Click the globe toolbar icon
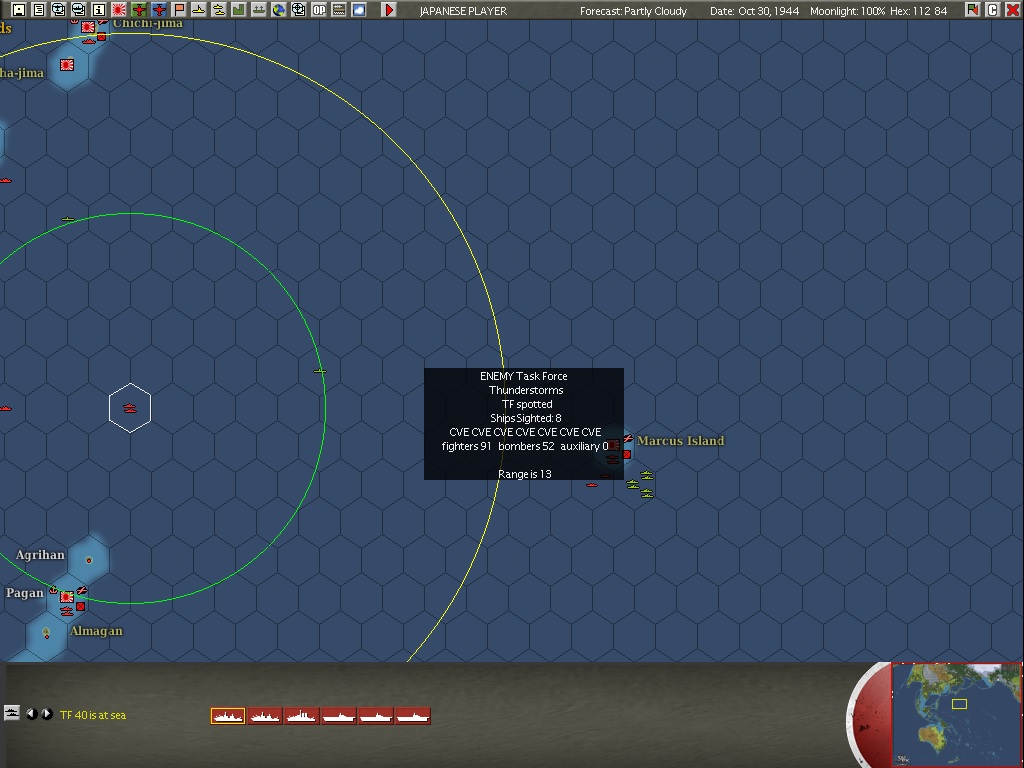 [279, 10]
